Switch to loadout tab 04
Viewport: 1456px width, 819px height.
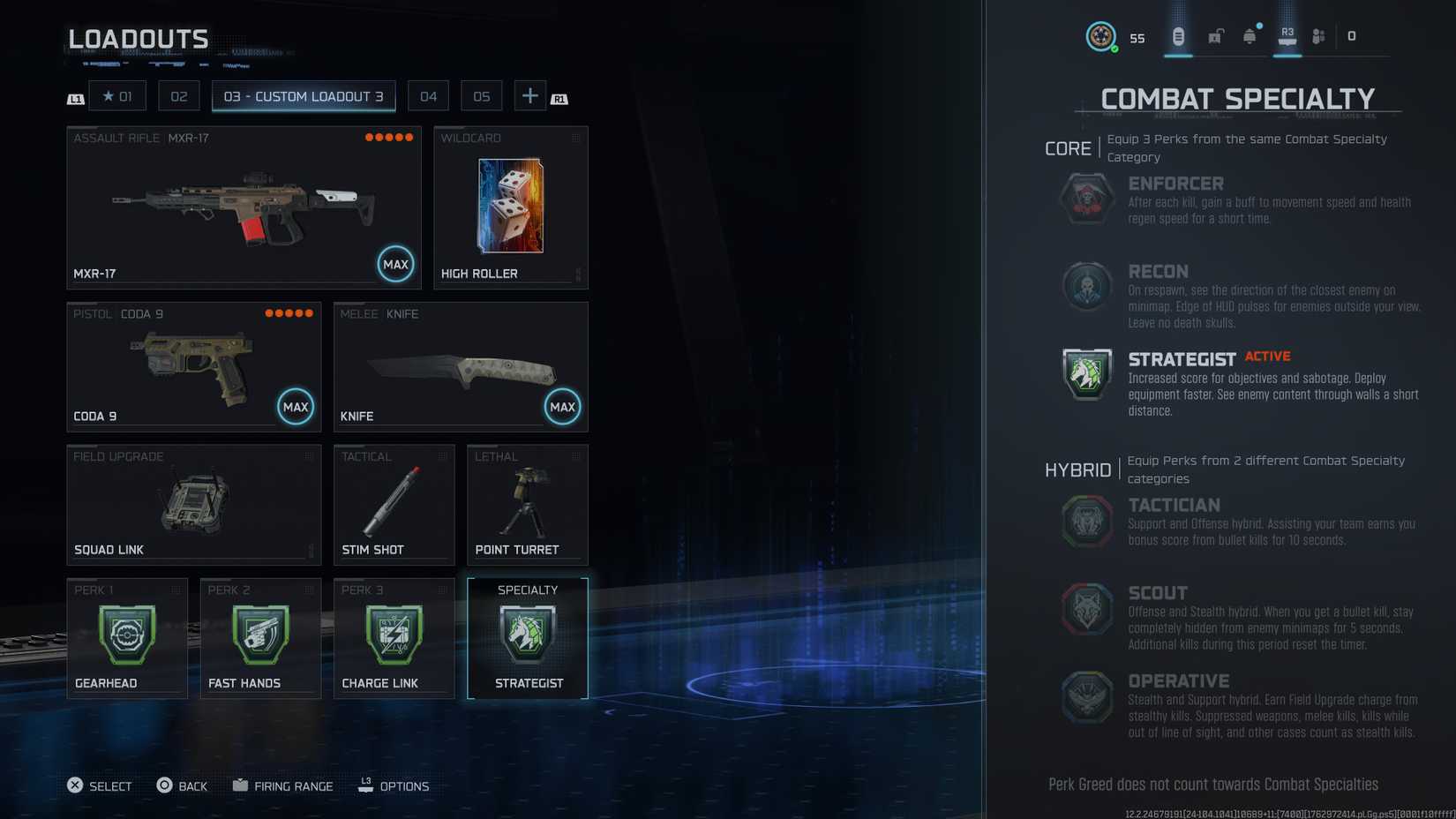coord(428,95)
